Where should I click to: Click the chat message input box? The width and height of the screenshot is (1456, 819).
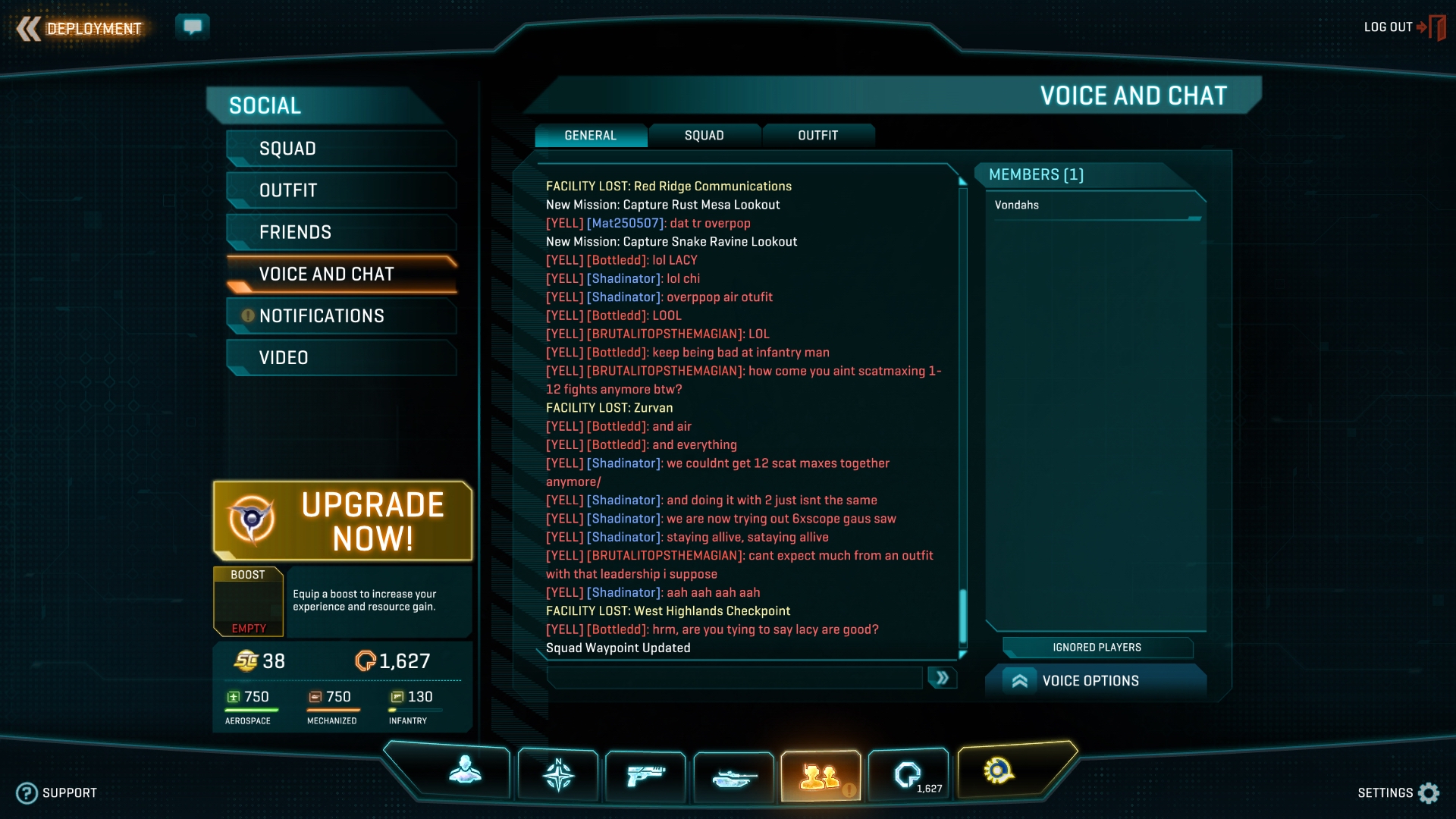pos(734,678)
